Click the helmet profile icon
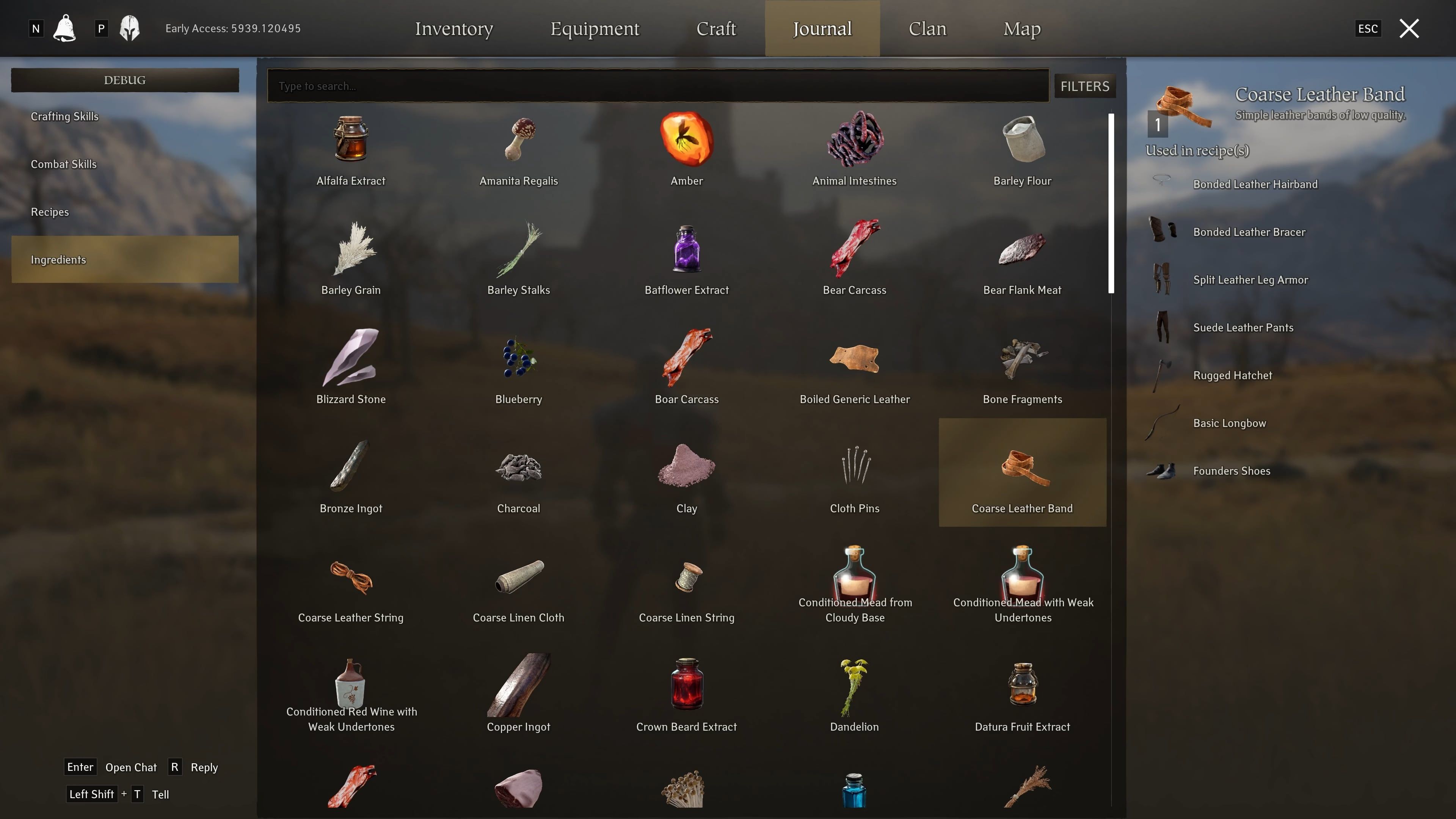The width and height of the screenshot is (1456, 819). [129, 28]
